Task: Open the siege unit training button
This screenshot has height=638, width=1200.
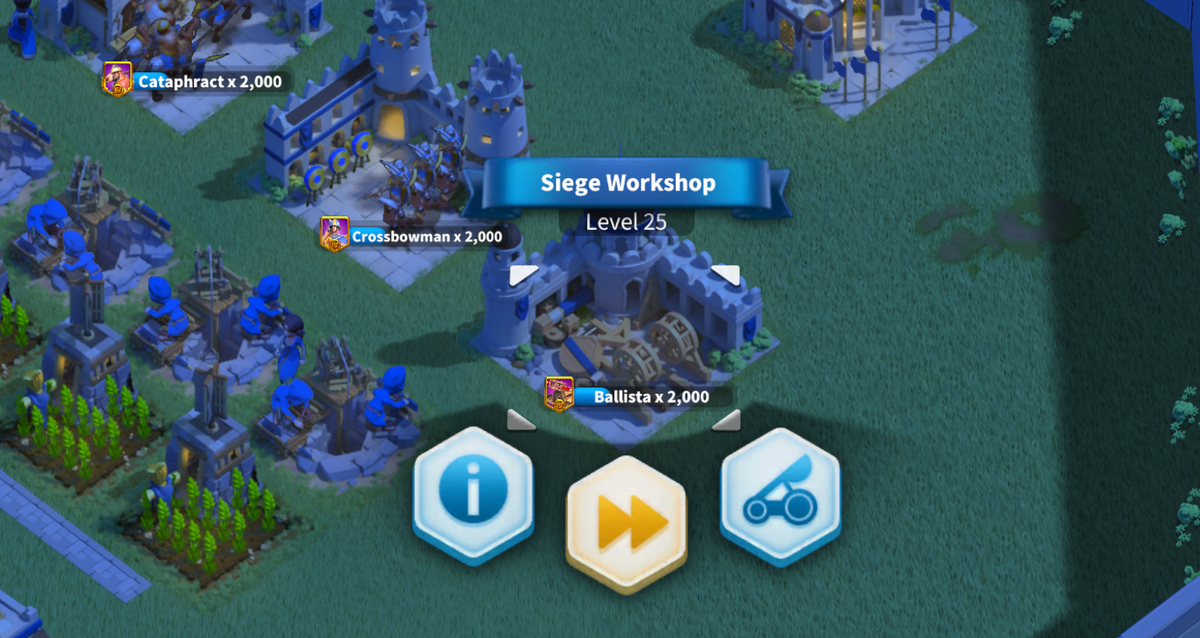Action: pos(780,494)
